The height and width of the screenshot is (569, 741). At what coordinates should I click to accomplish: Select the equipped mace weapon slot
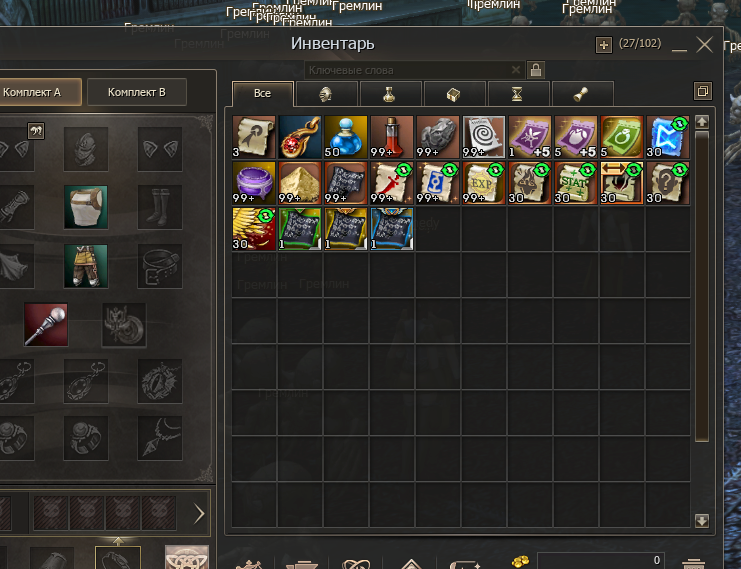pos(46,324)
